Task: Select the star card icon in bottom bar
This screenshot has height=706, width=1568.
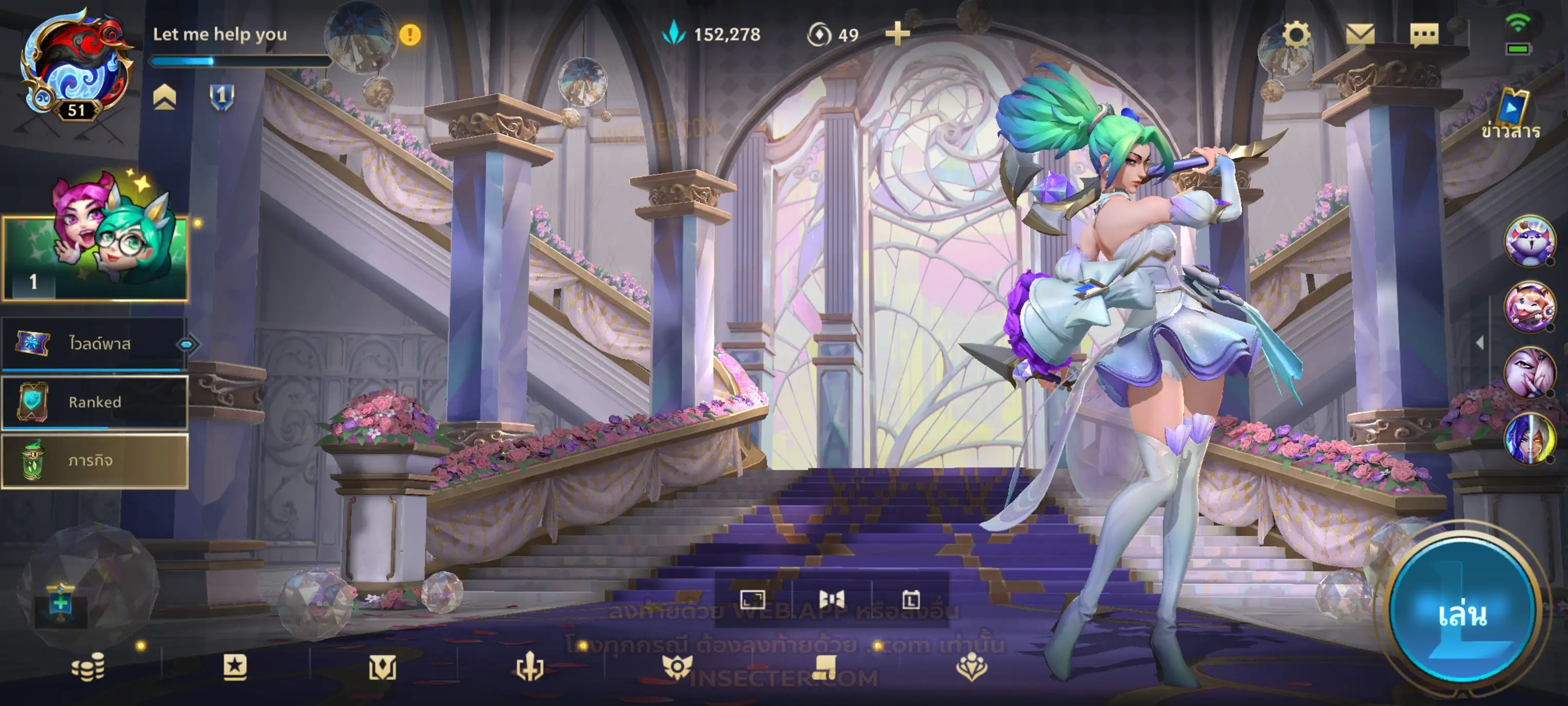Action: pos(235,667)
